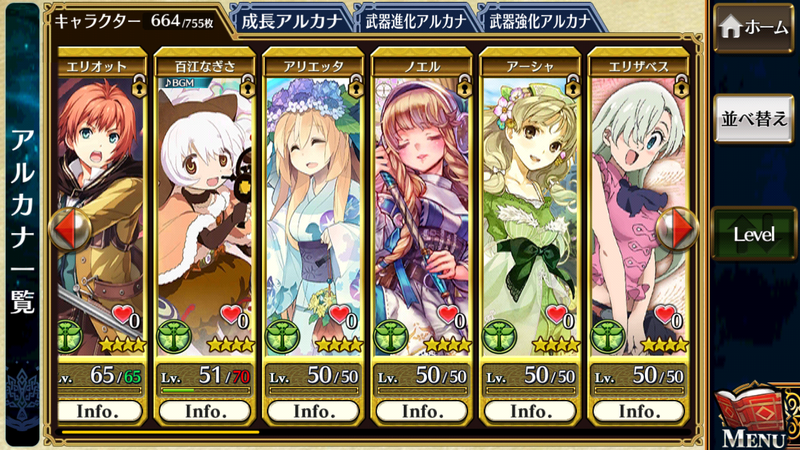
Task: Choose the 百江なぎさ character card
Action: (x=204, y=200)
